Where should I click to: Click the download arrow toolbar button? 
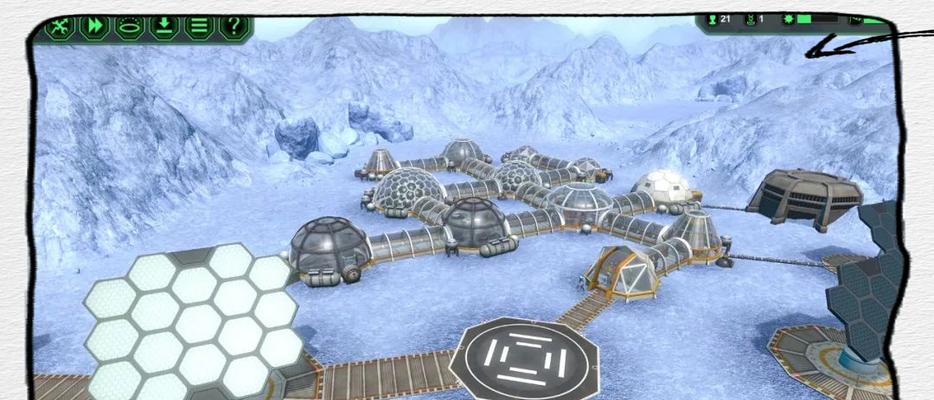point(164,26)
